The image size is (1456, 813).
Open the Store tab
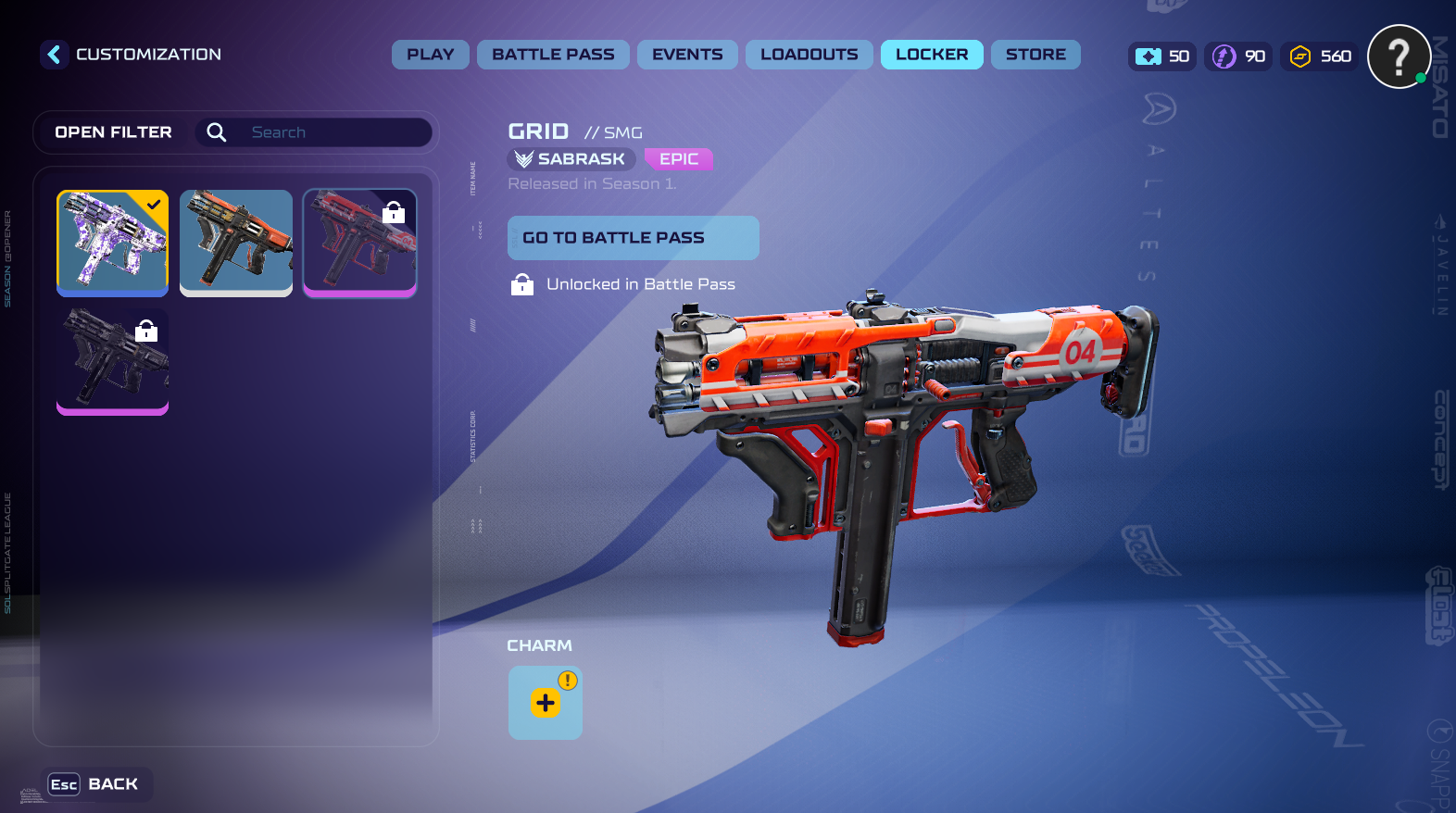[1036, 55]
